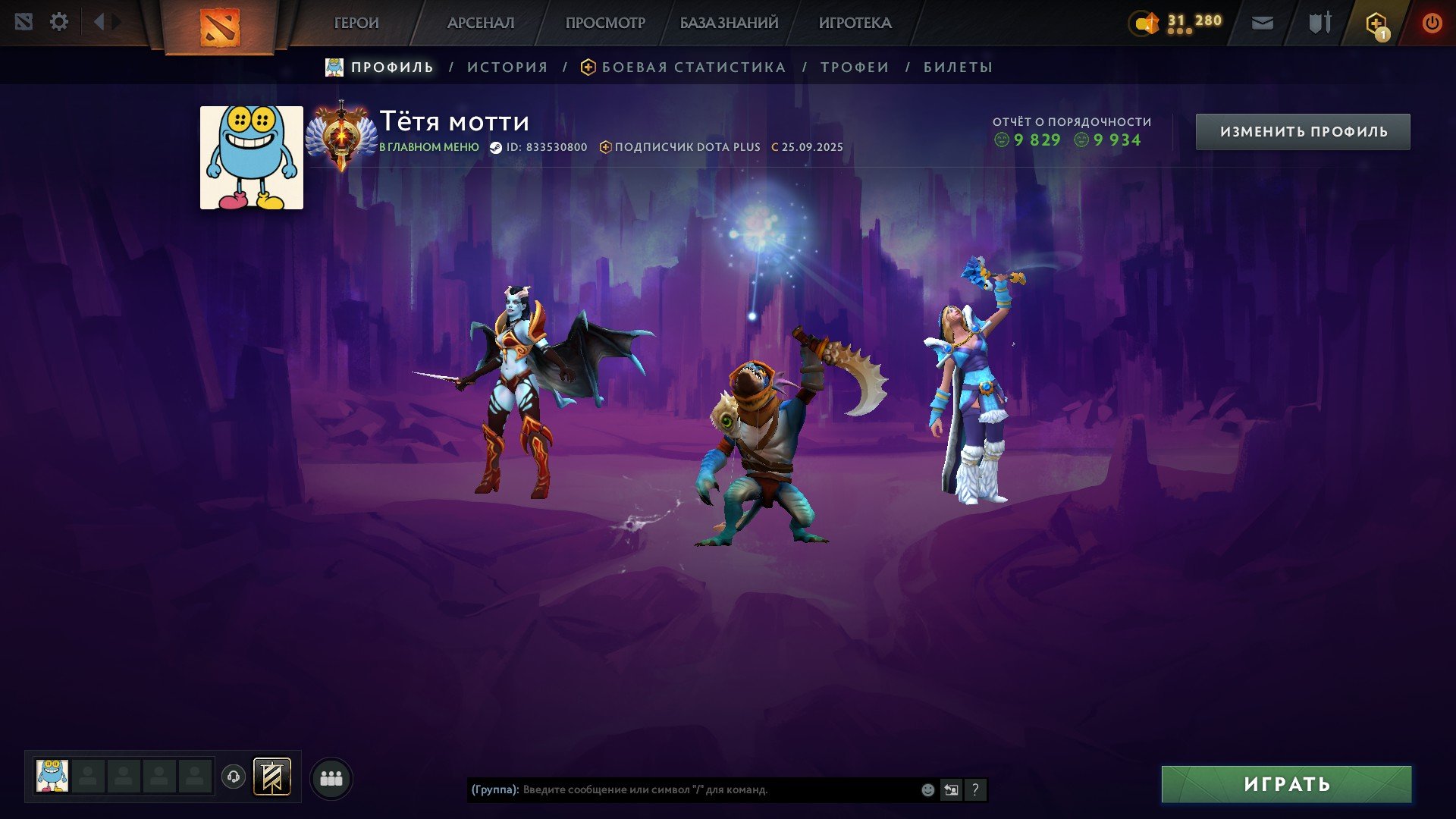Open the Dota 2 logo home screen
Viewport: 1456px width, 819px height.
[221, 23]
